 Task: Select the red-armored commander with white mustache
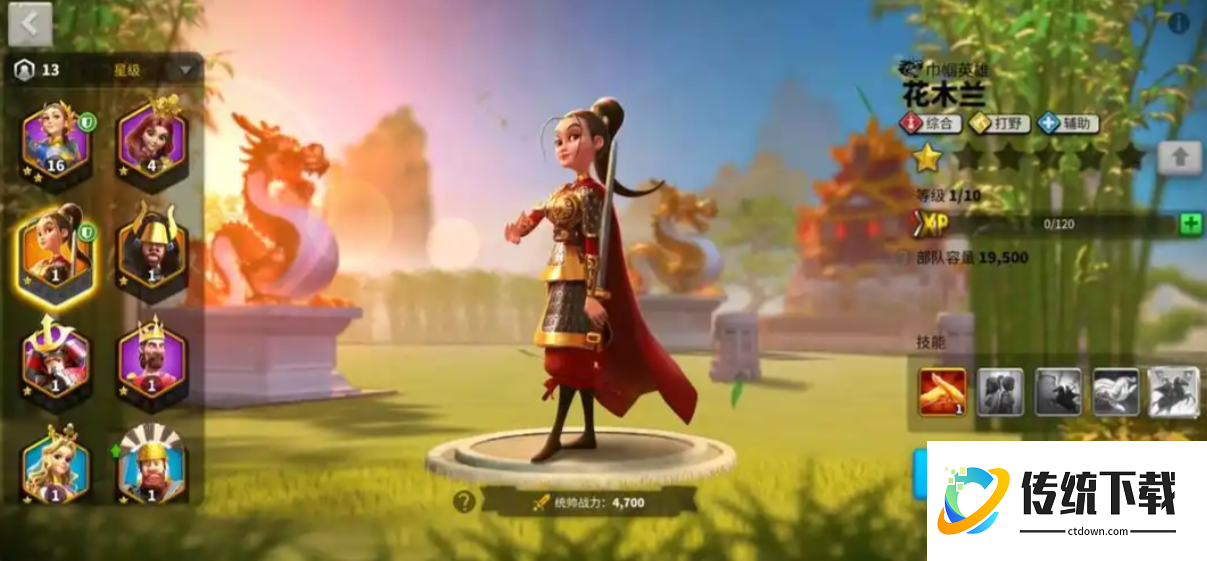[55, 358]
